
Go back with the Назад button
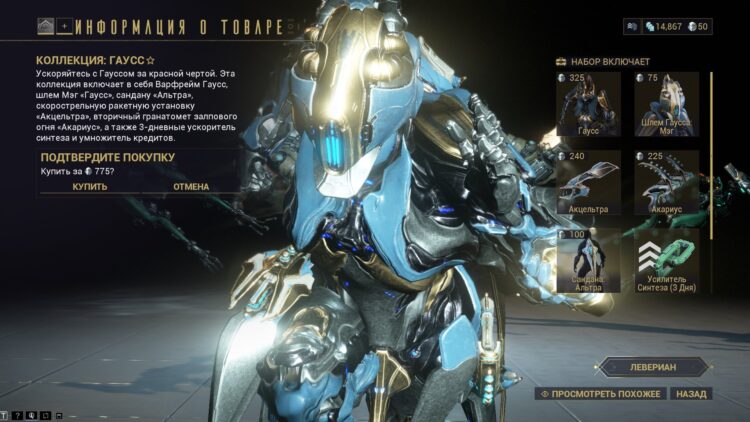coord(691,394)
